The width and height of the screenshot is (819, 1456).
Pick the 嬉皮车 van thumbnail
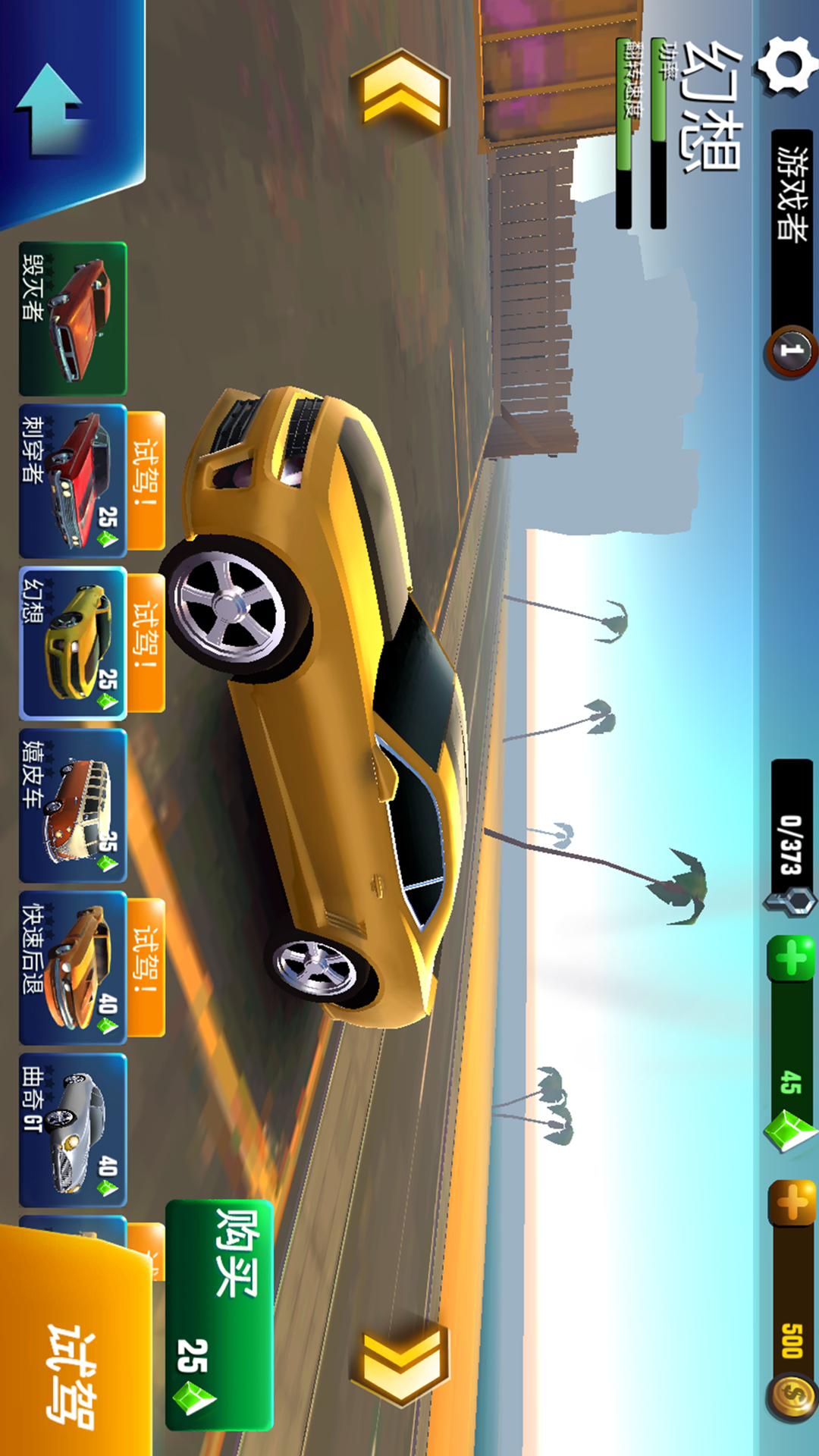[73, 805]
